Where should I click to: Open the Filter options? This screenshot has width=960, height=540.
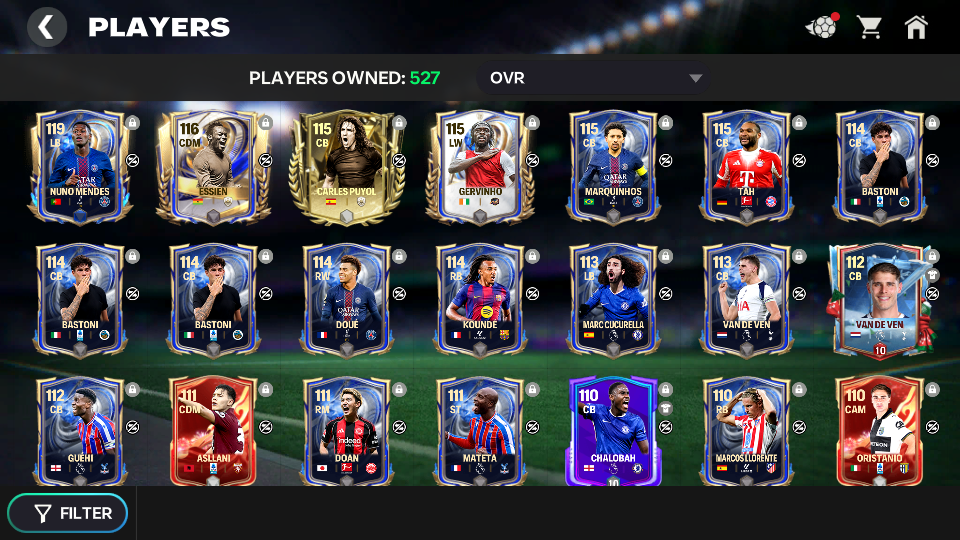[x=68, y=513]
